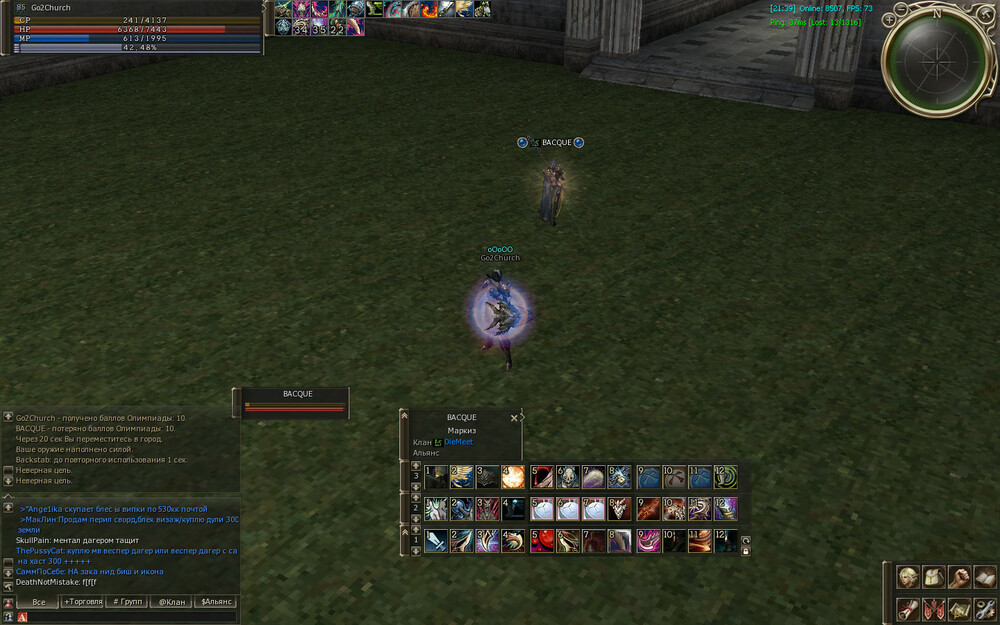
Task: Open the # Групп chat tab
Action: (x=129, y=602)
